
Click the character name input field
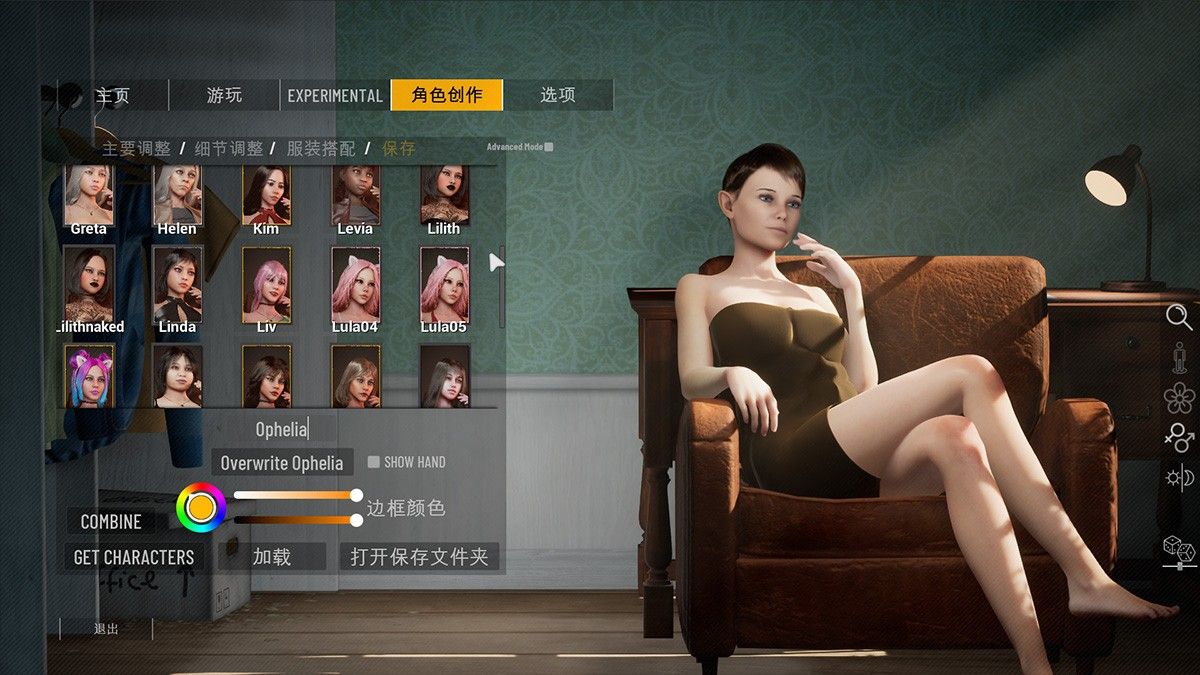tap(281, 430)
